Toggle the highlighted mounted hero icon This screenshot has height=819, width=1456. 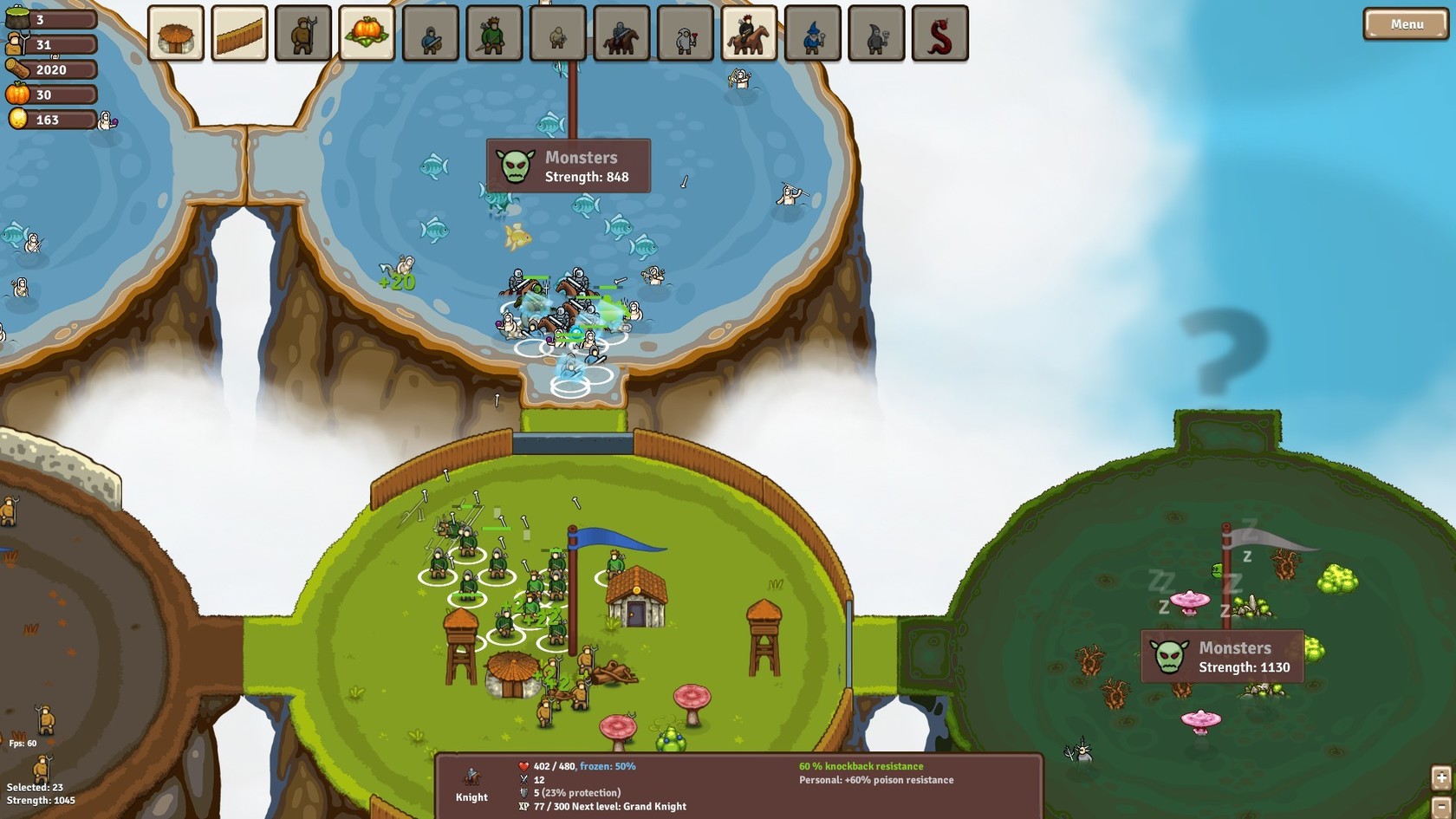coord(747,34)
